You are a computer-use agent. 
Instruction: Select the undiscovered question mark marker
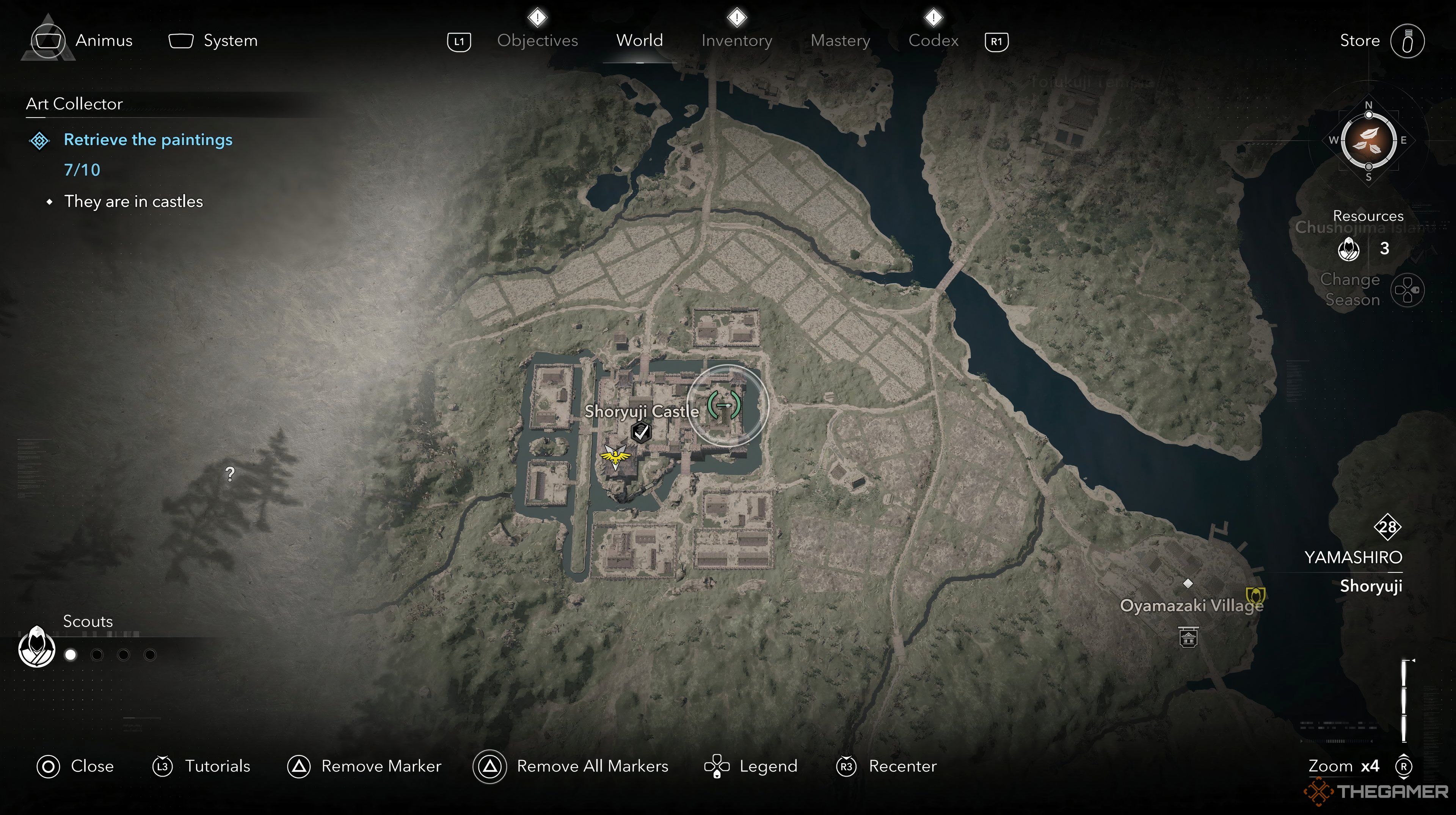point(230,474)
